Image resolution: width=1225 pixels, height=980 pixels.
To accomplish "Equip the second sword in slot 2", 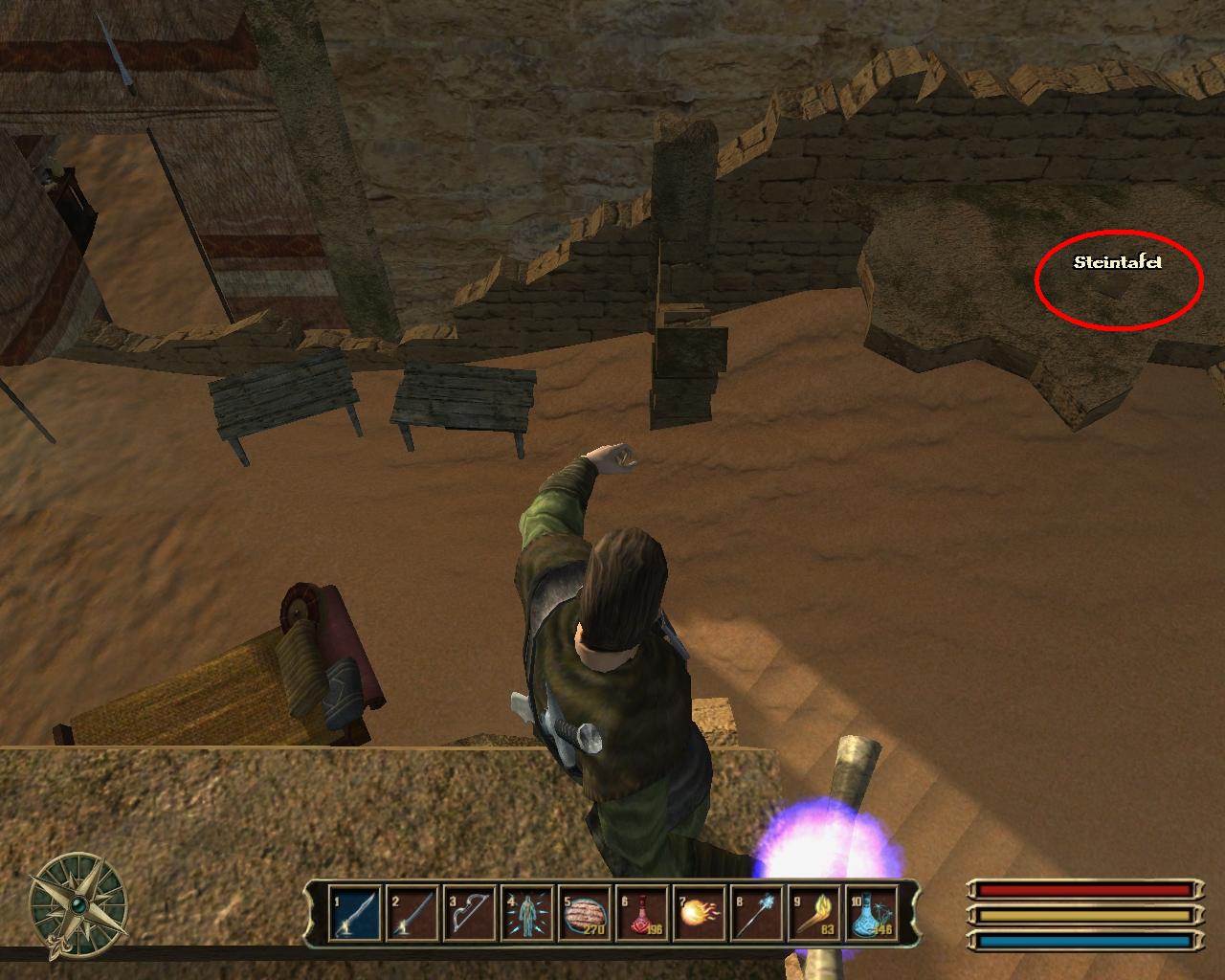I will [412, 914].
